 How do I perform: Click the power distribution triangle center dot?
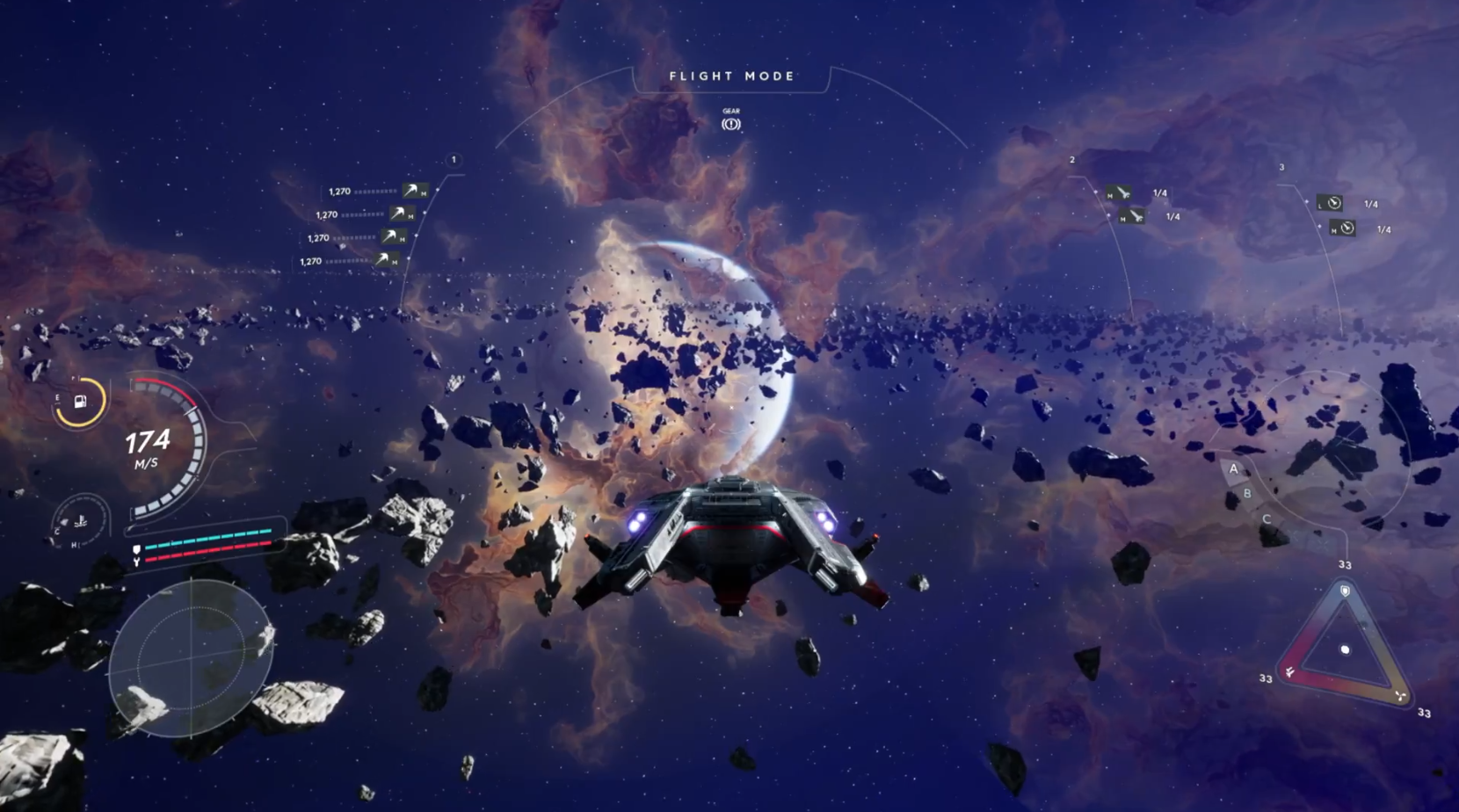pyautogui.click(x=1344, y=650)
